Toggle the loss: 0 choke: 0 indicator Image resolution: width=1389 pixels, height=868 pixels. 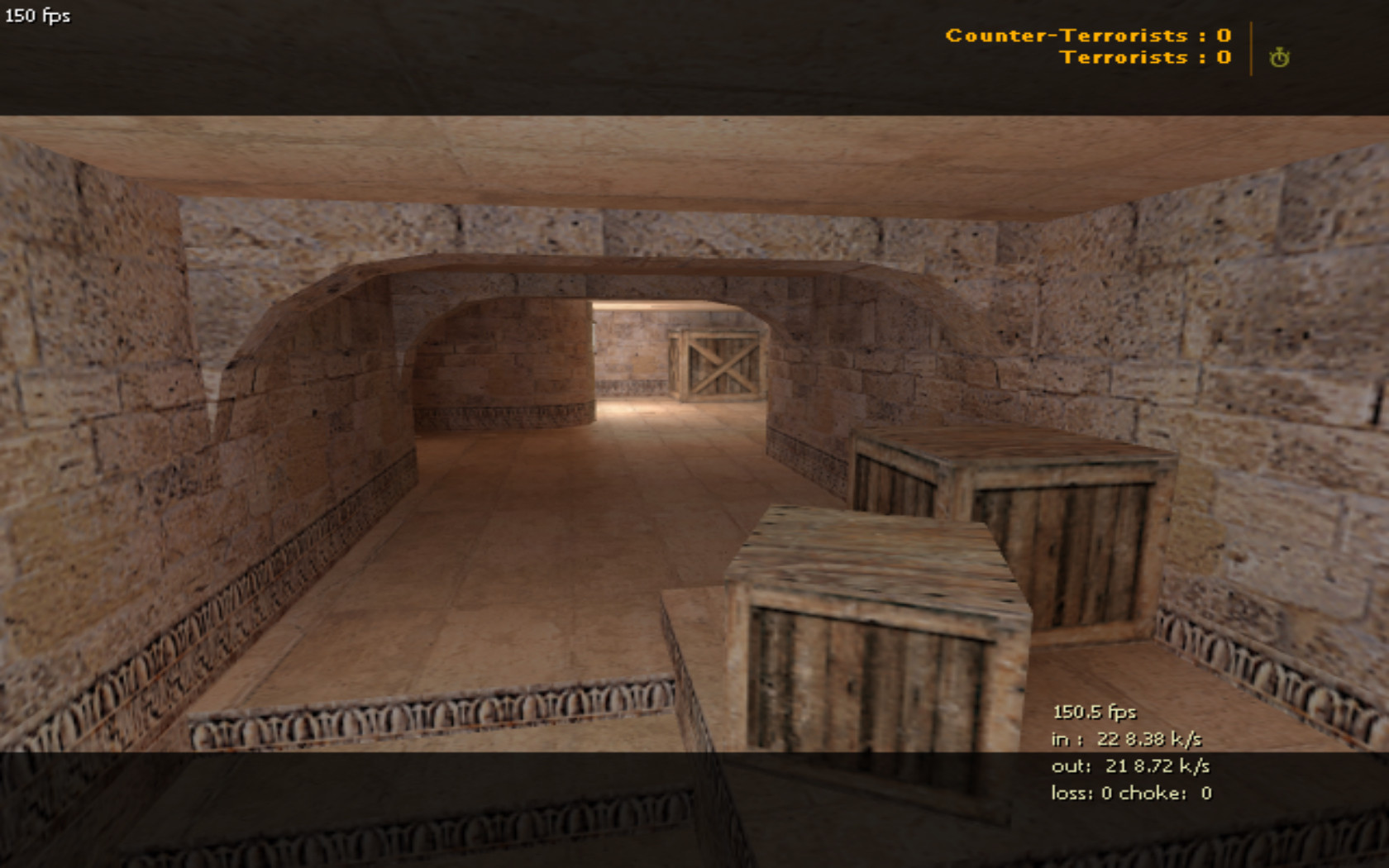pos(1129,792)
